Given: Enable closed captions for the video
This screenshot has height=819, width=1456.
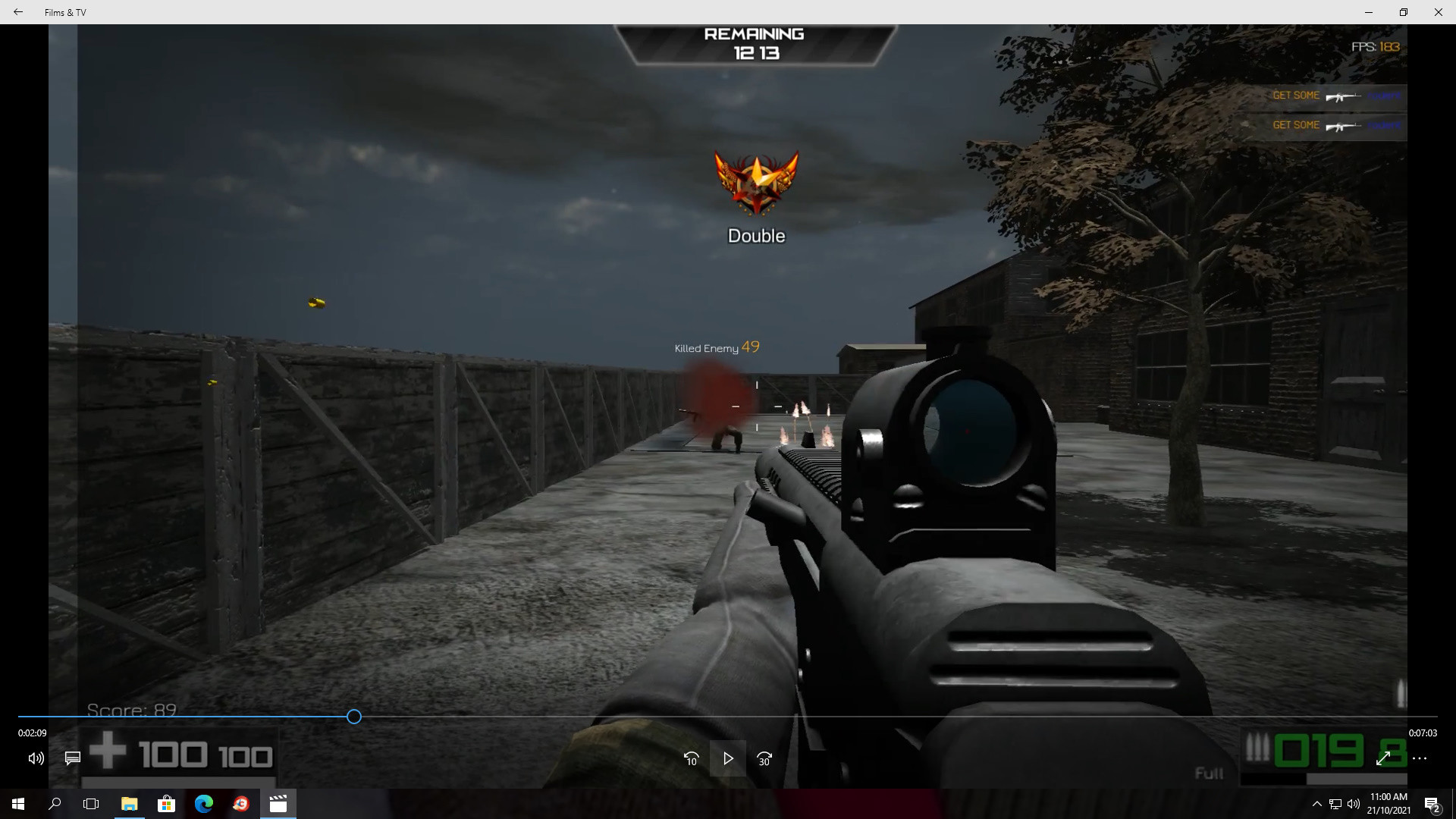Looking at the screenshot, I should [72, 758].
